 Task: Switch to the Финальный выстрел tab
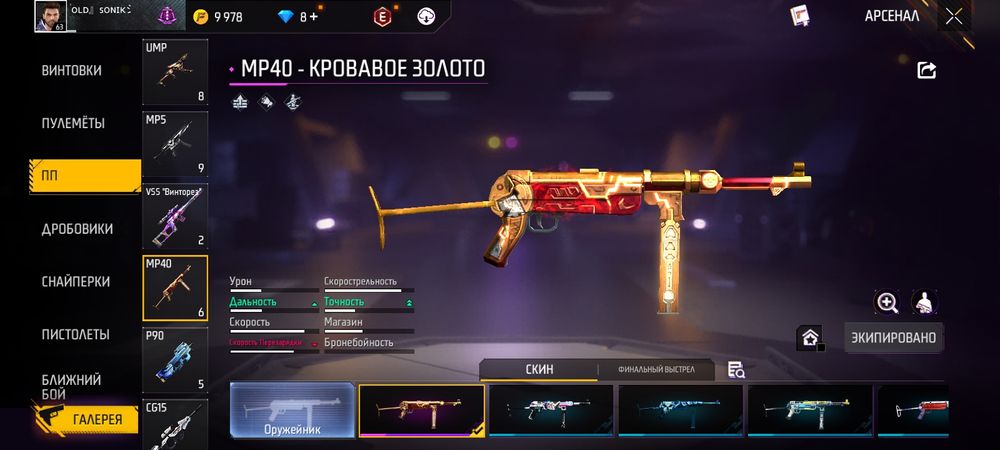tap(656, 370)
